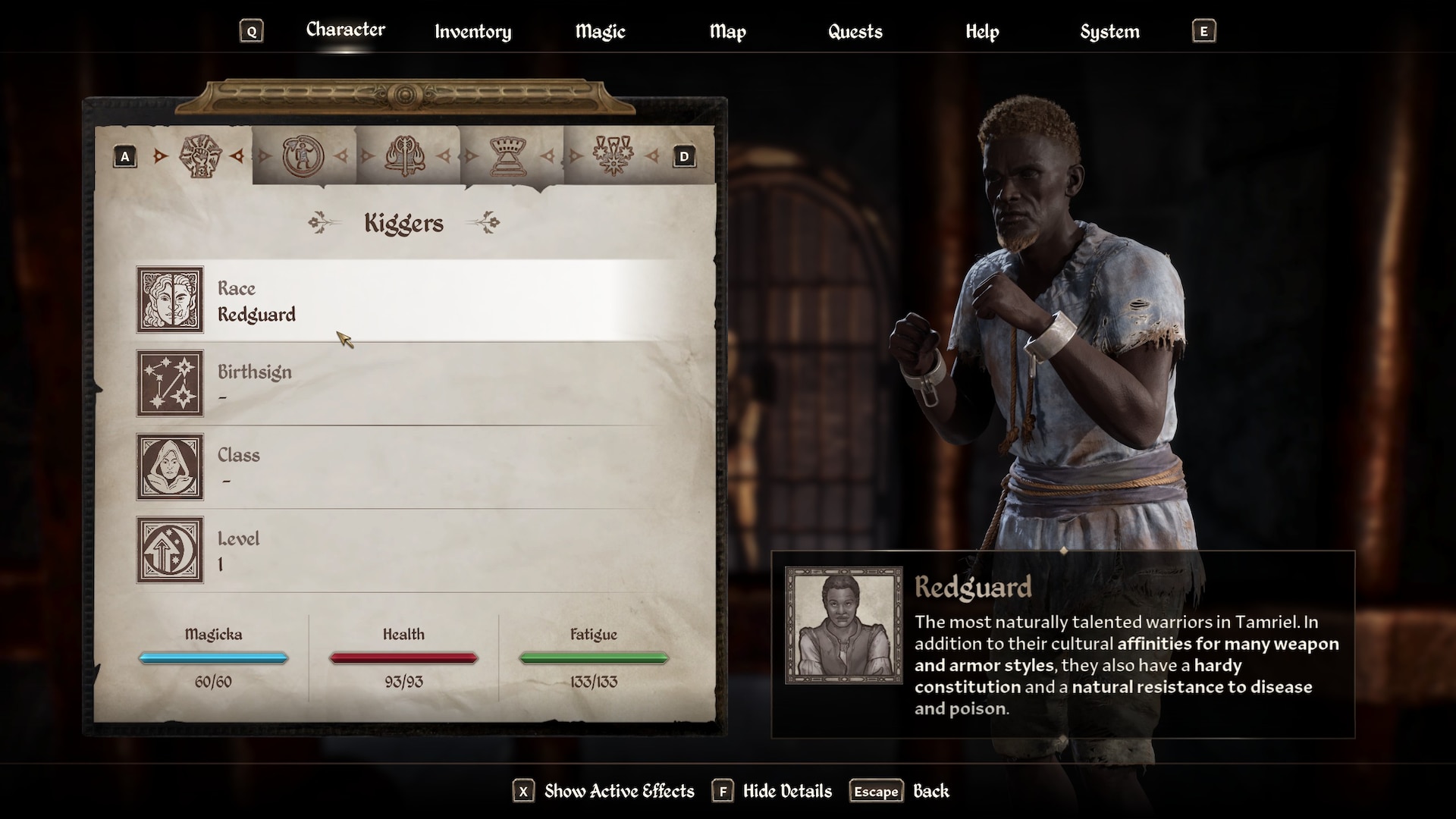This screenshot has width=1456, height=819.
Task: Go Back from character menu
Action: pos(930,792)
